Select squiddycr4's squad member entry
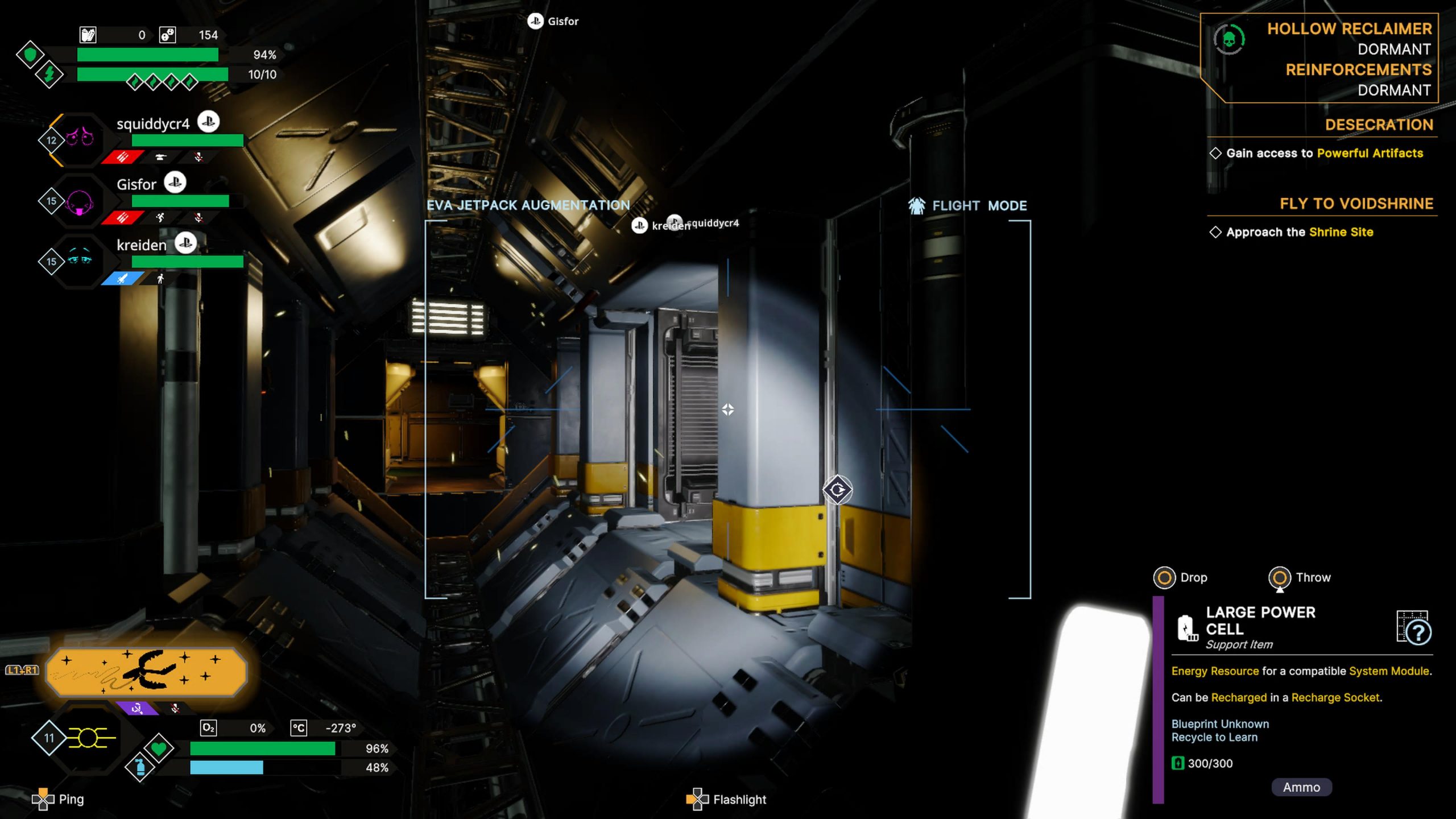 point(152,124)
